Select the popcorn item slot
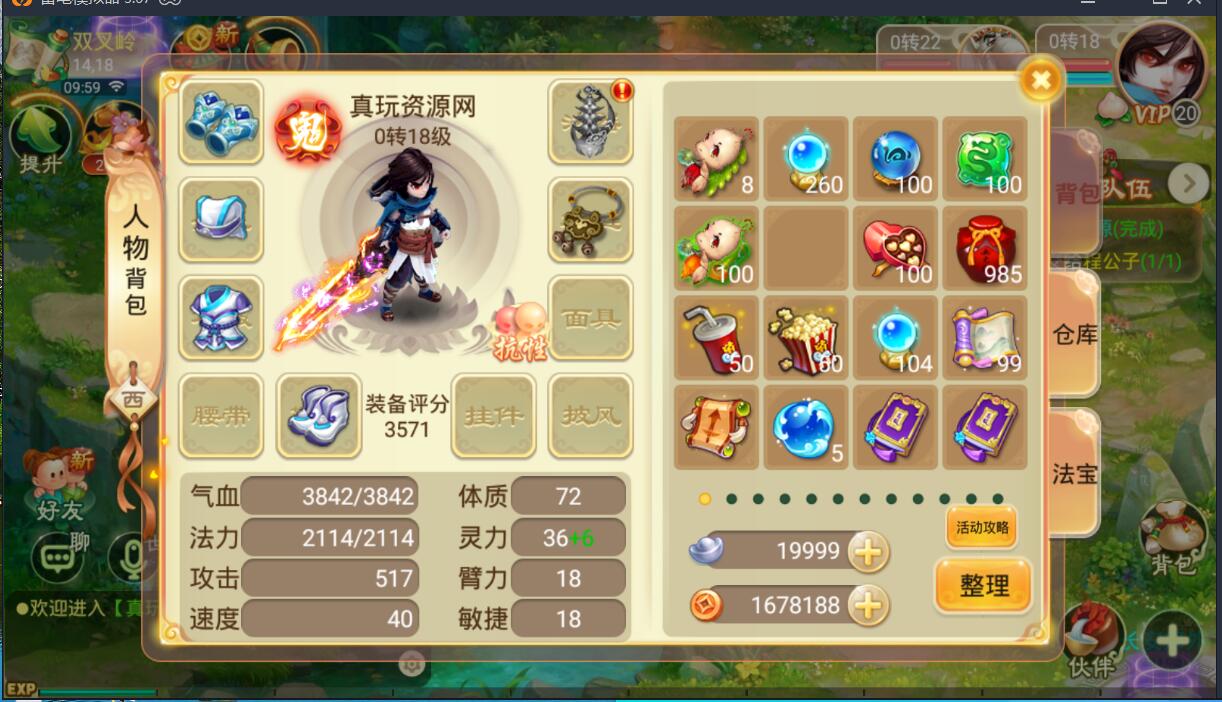Image resolution: width=1222 pixels, height=702 pixels. [805, 337]
